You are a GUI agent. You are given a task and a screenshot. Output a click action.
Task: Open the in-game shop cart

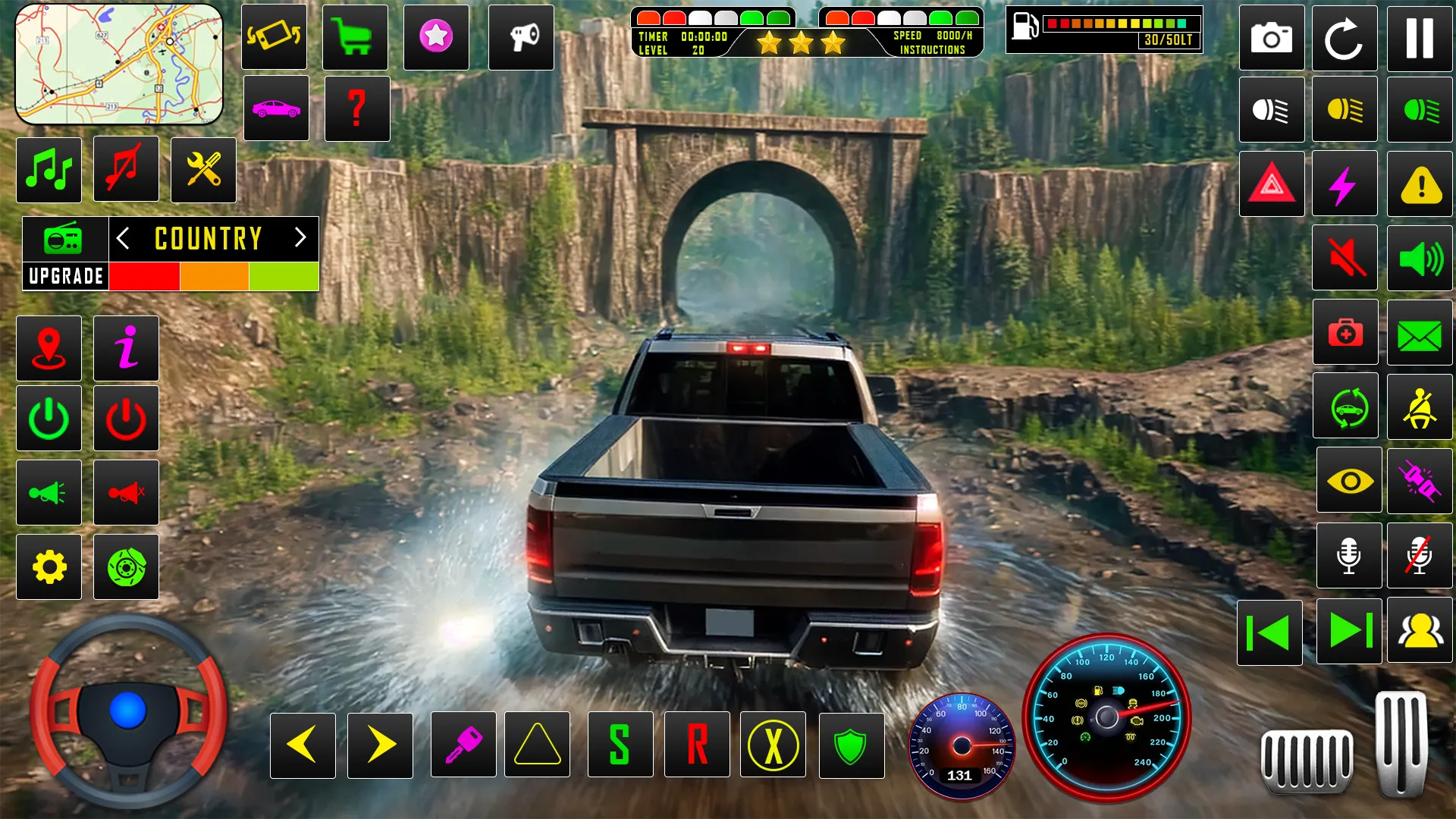354,36
